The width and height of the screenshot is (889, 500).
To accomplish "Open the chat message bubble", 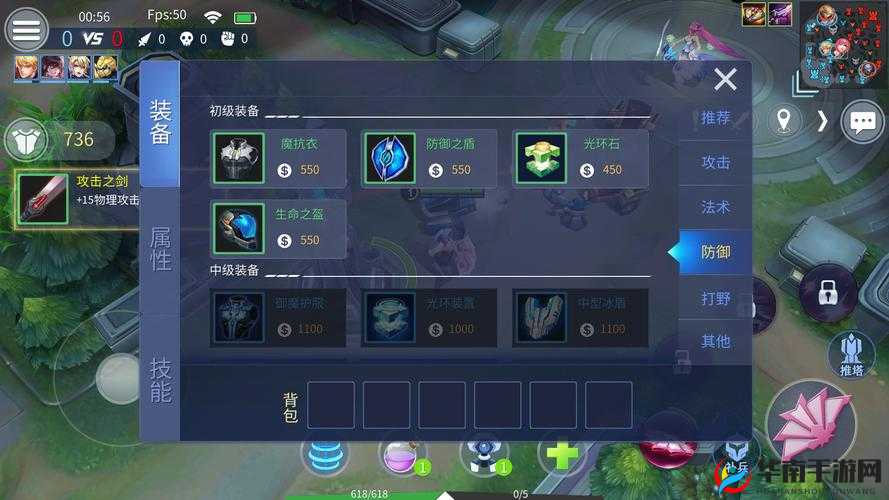I will tap(861, 122).
